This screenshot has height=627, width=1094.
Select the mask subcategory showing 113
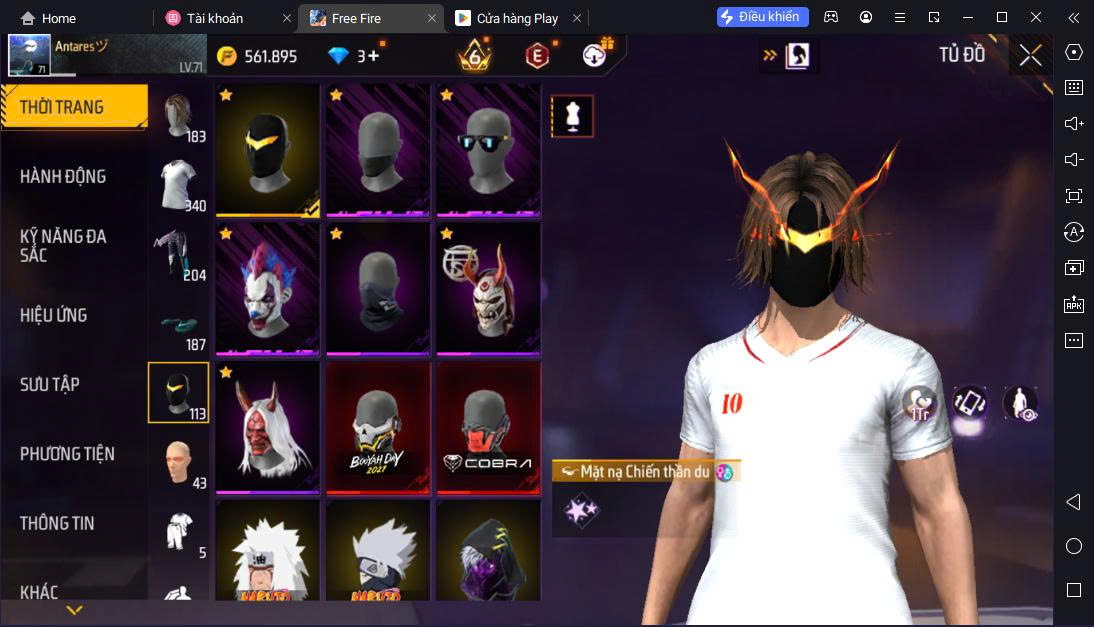179,392
